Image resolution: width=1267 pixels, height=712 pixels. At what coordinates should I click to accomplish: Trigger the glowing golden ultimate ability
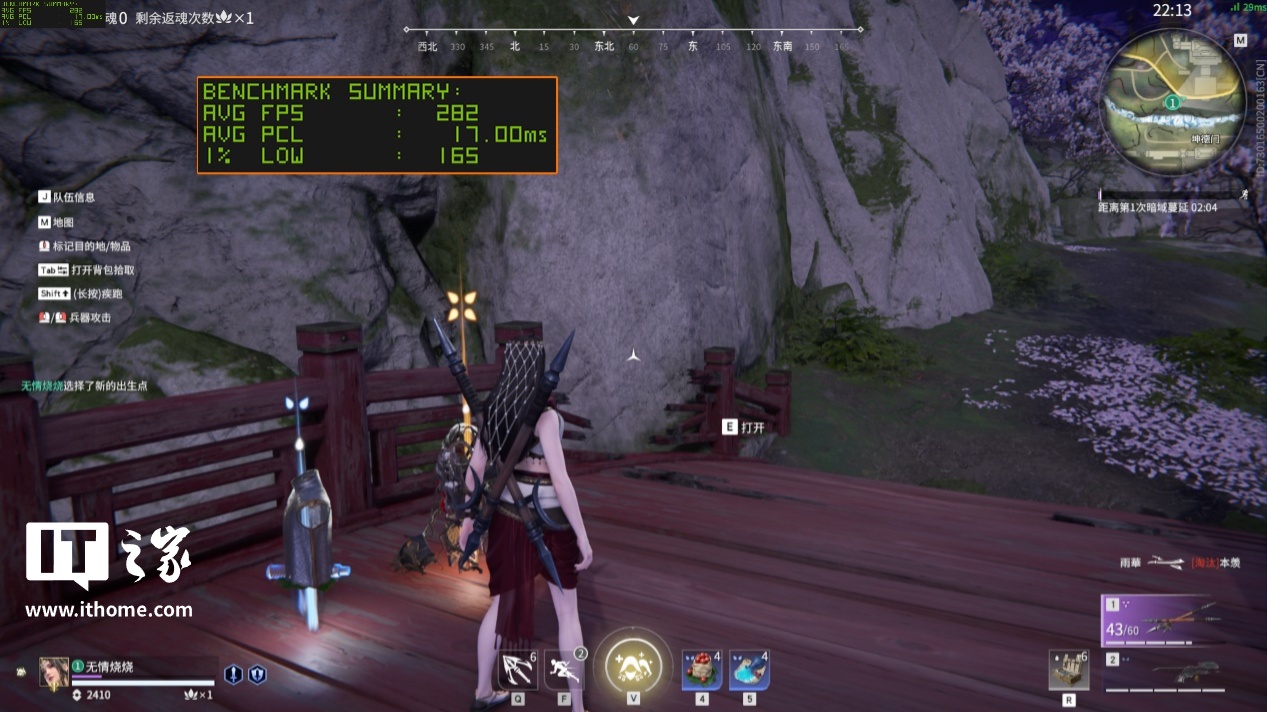[633, 664]
